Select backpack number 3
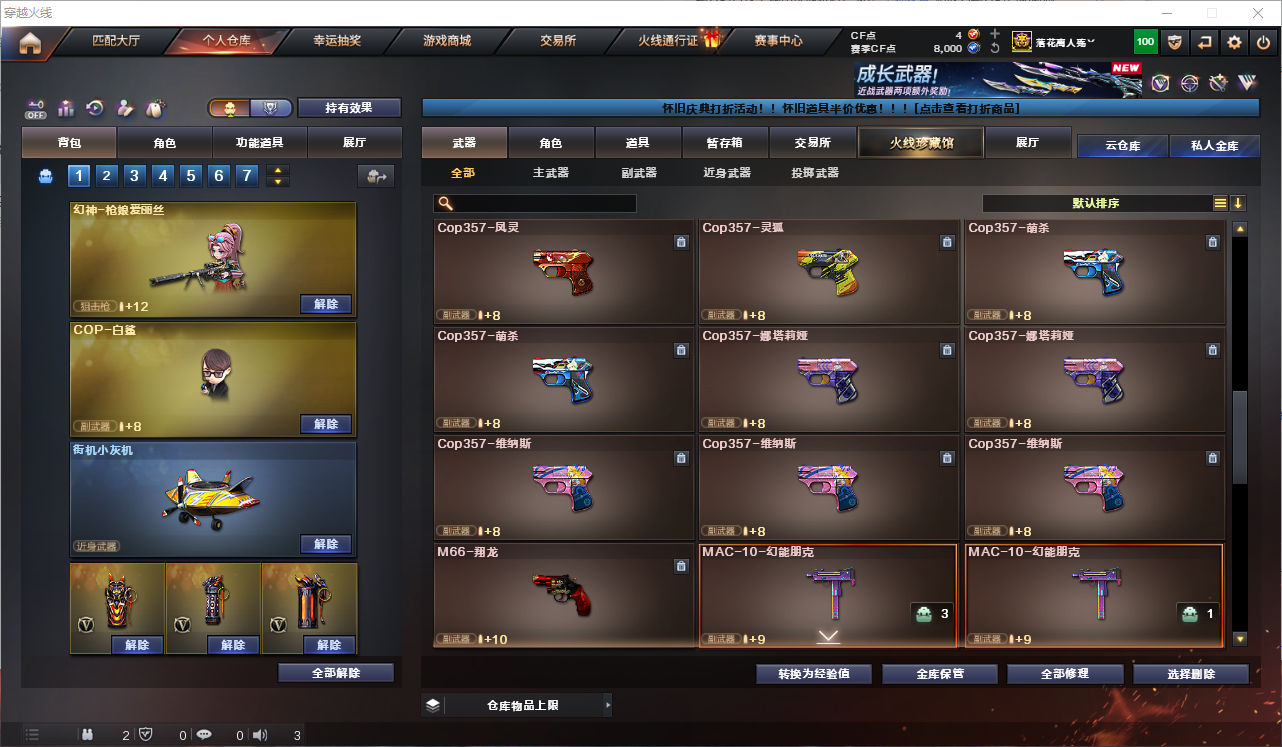This screenshot has height=747, width=1282. pyautogui.click(x=135, y=176)
